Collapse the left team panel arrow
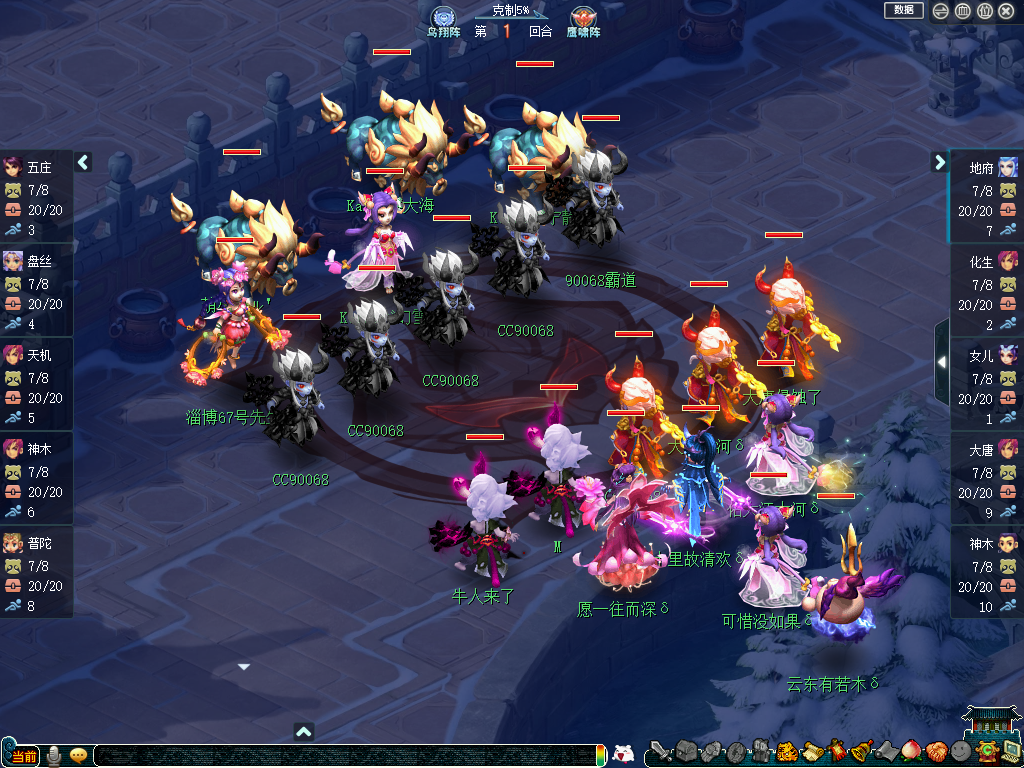The width and height of the screenshot is (1024, 768). click(x=83, y=162)
